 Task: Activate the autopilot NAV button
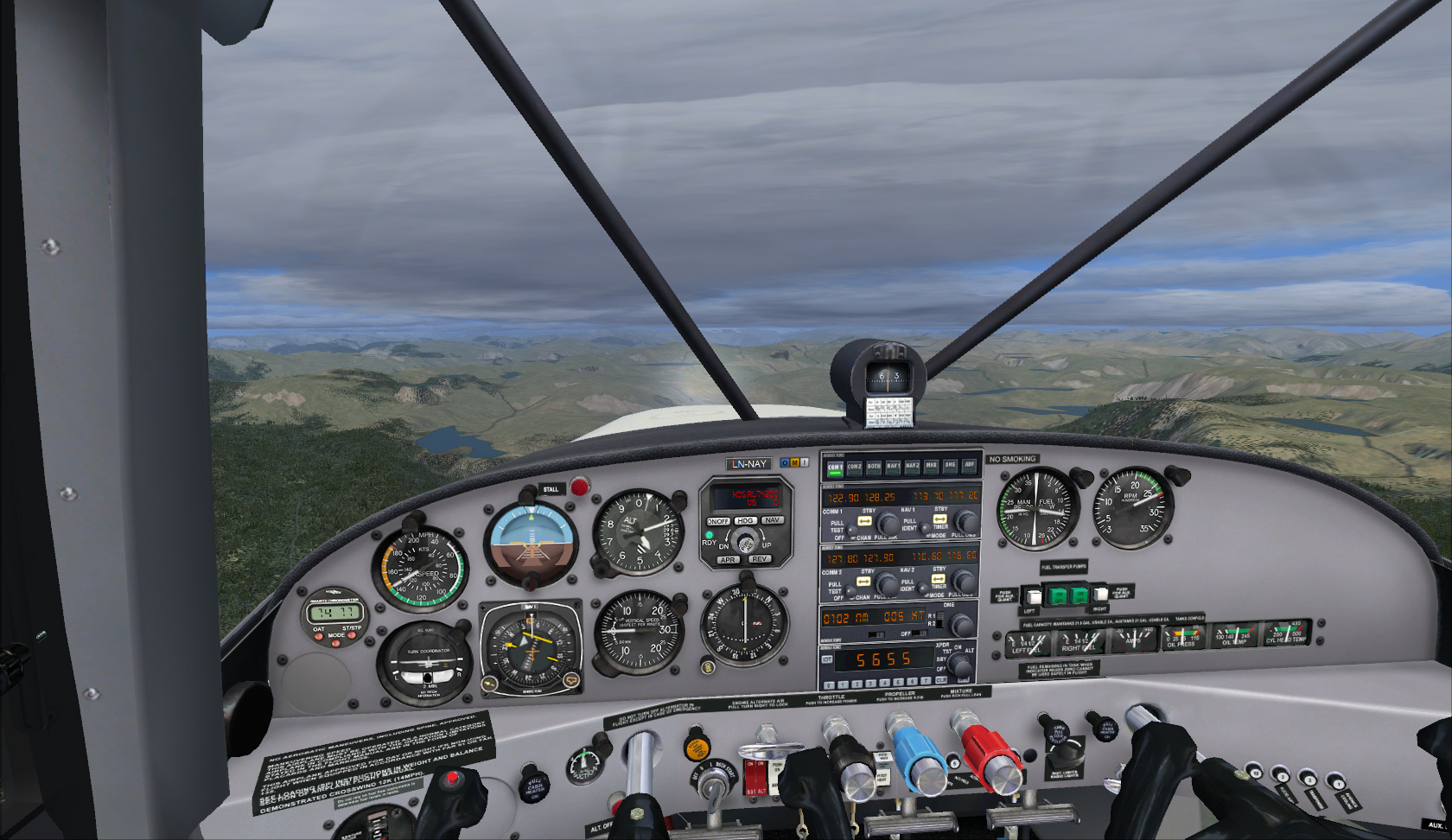(772, 519)
